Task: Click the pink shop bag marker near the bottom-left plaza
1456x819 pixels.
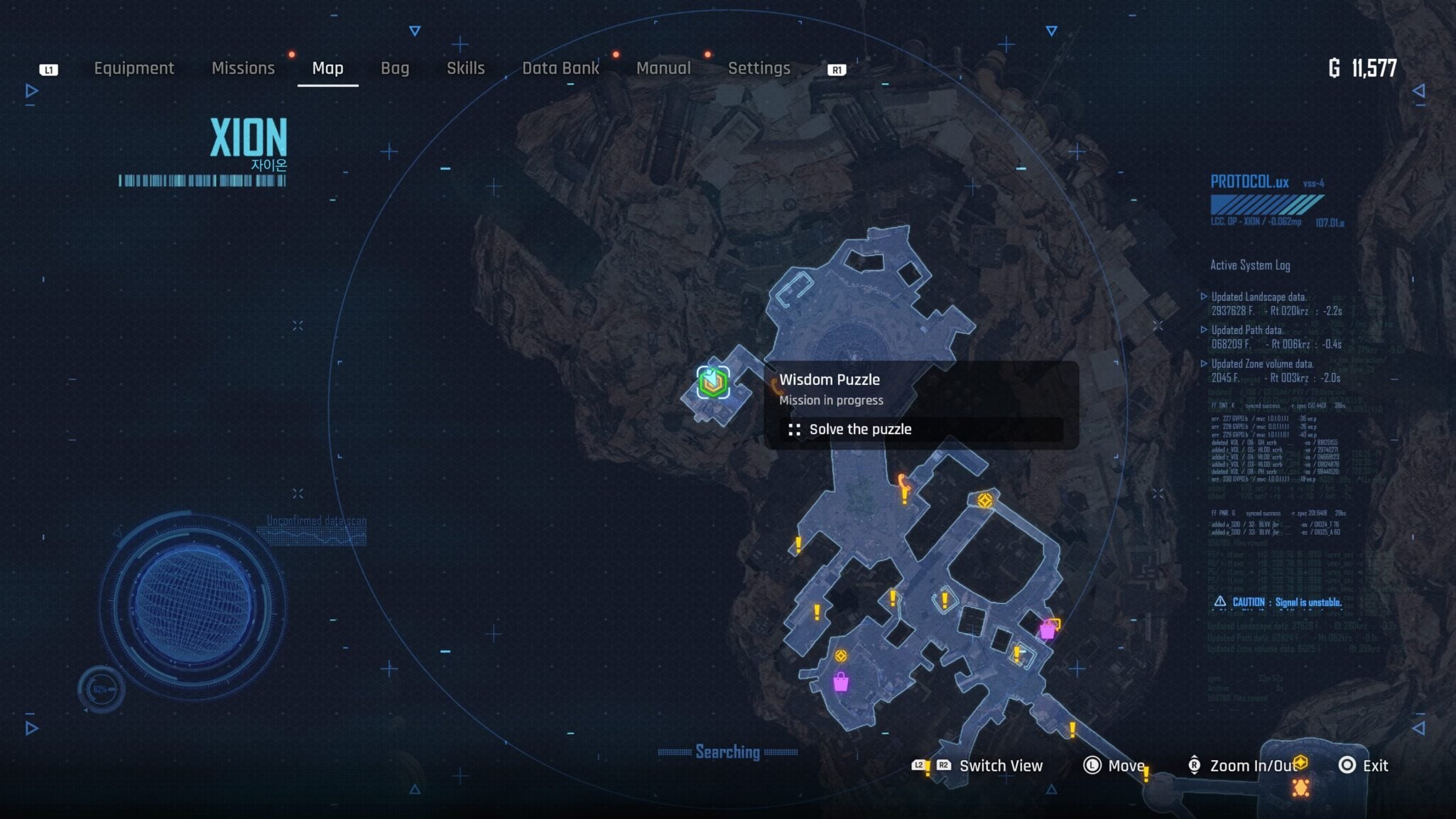Action: [841, 682]
